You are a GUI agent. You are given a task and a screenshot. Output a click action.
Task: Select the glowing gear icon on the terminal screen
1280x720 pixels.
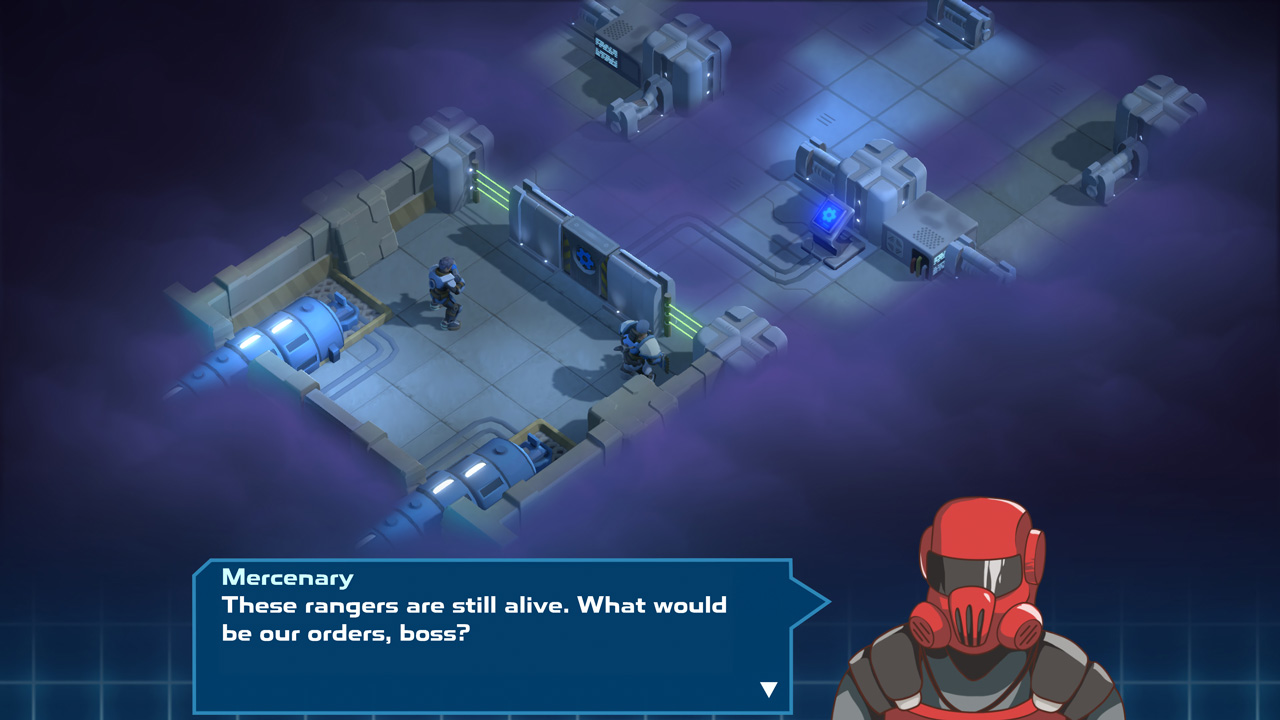pyautogui.click(x=830, y=213)
